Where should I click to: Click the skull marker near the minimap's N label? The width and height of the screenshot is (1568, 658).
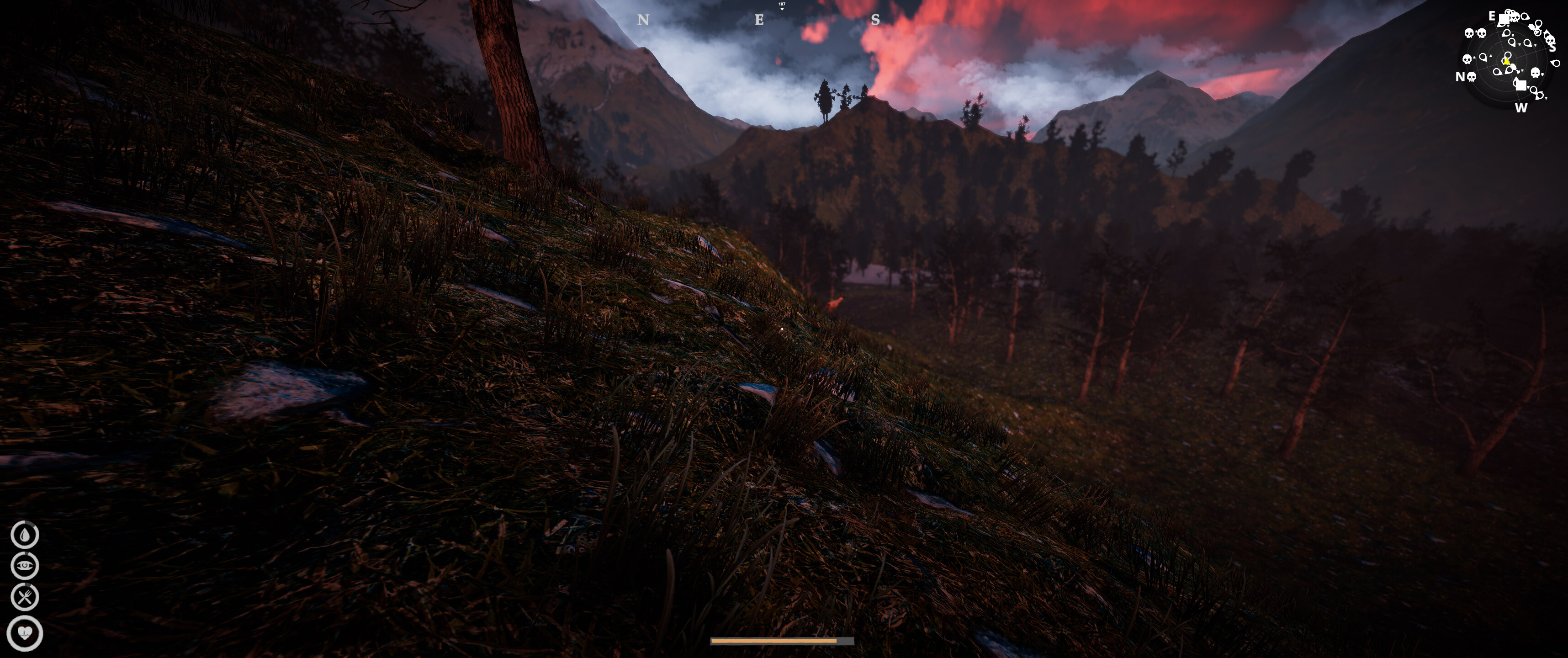tap(1471, 77)
